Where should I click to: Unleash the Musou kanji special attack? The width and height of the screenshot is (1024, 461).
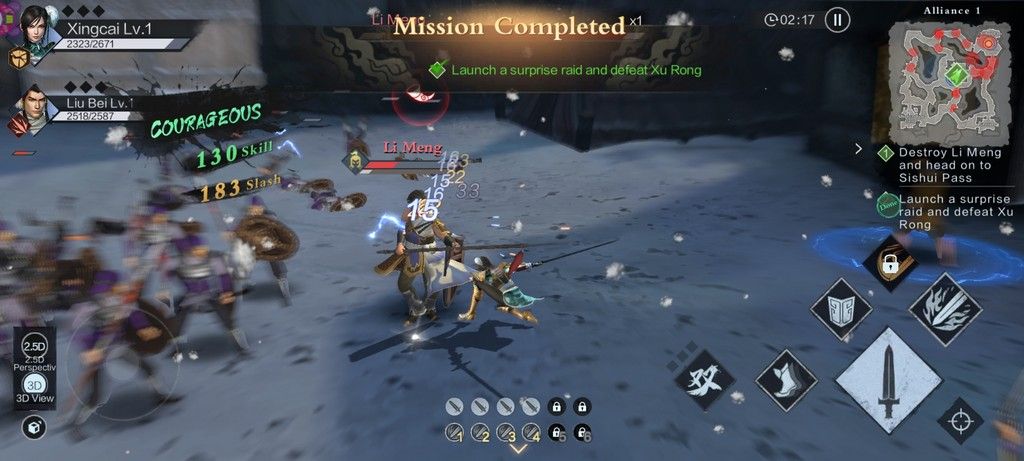[x=704, y=378]
